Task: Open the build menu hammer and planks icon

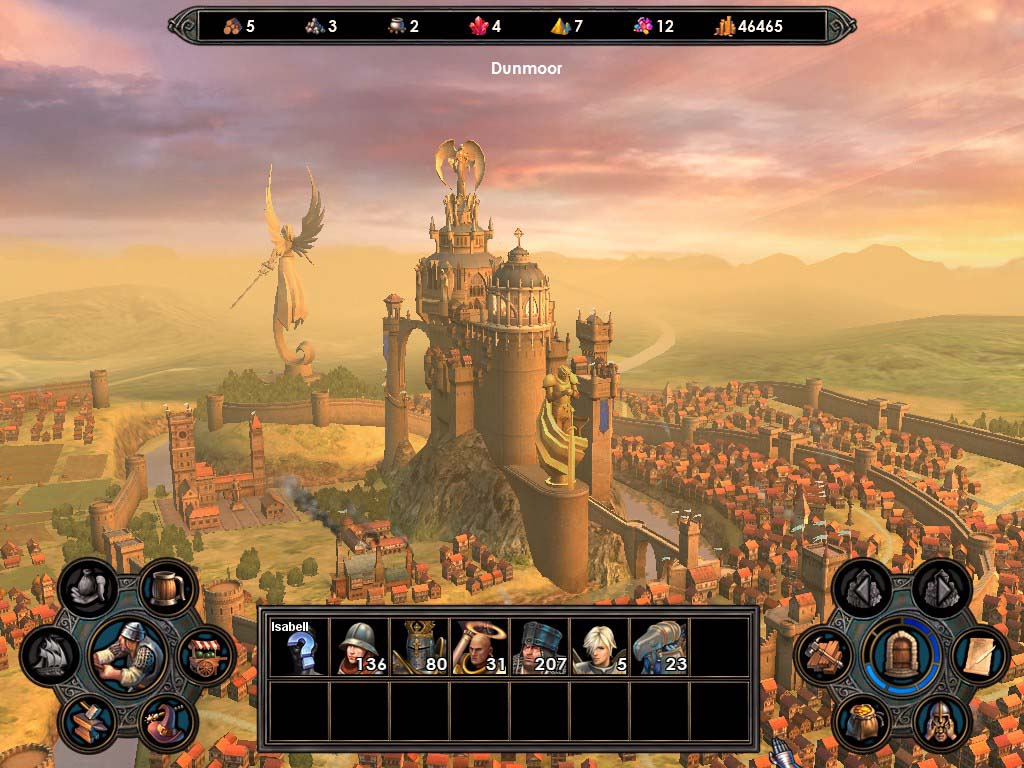Action: click(824, 655)
